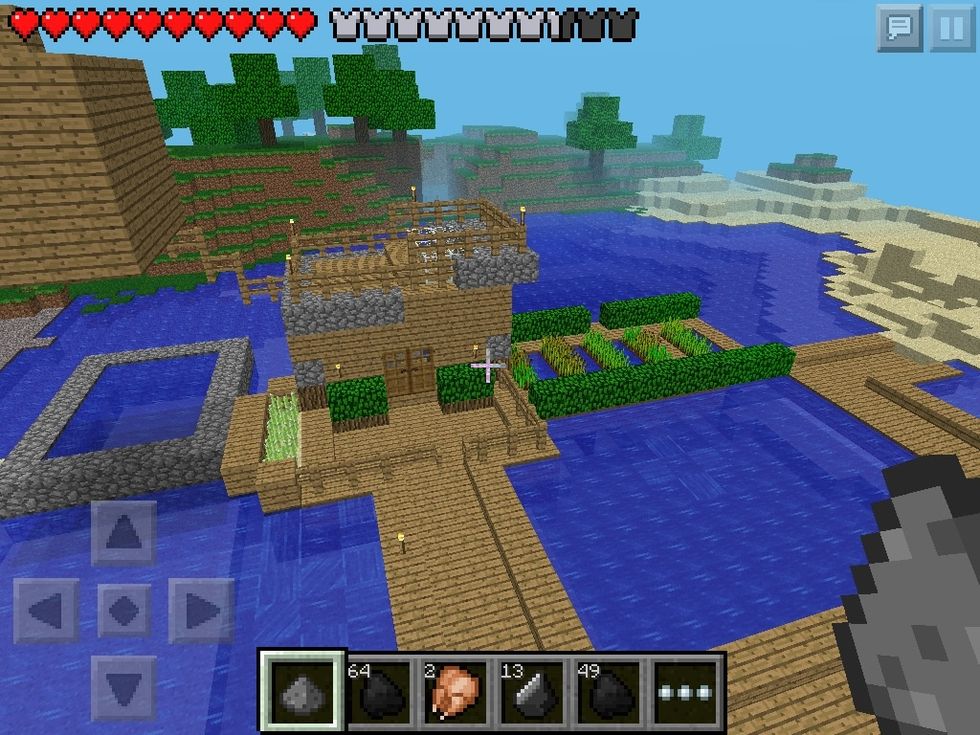Image resolution: width=980 pixels, height=735 pixels.
Task: Tap the center jump button on the D-pad
Action: coord(124,610)
